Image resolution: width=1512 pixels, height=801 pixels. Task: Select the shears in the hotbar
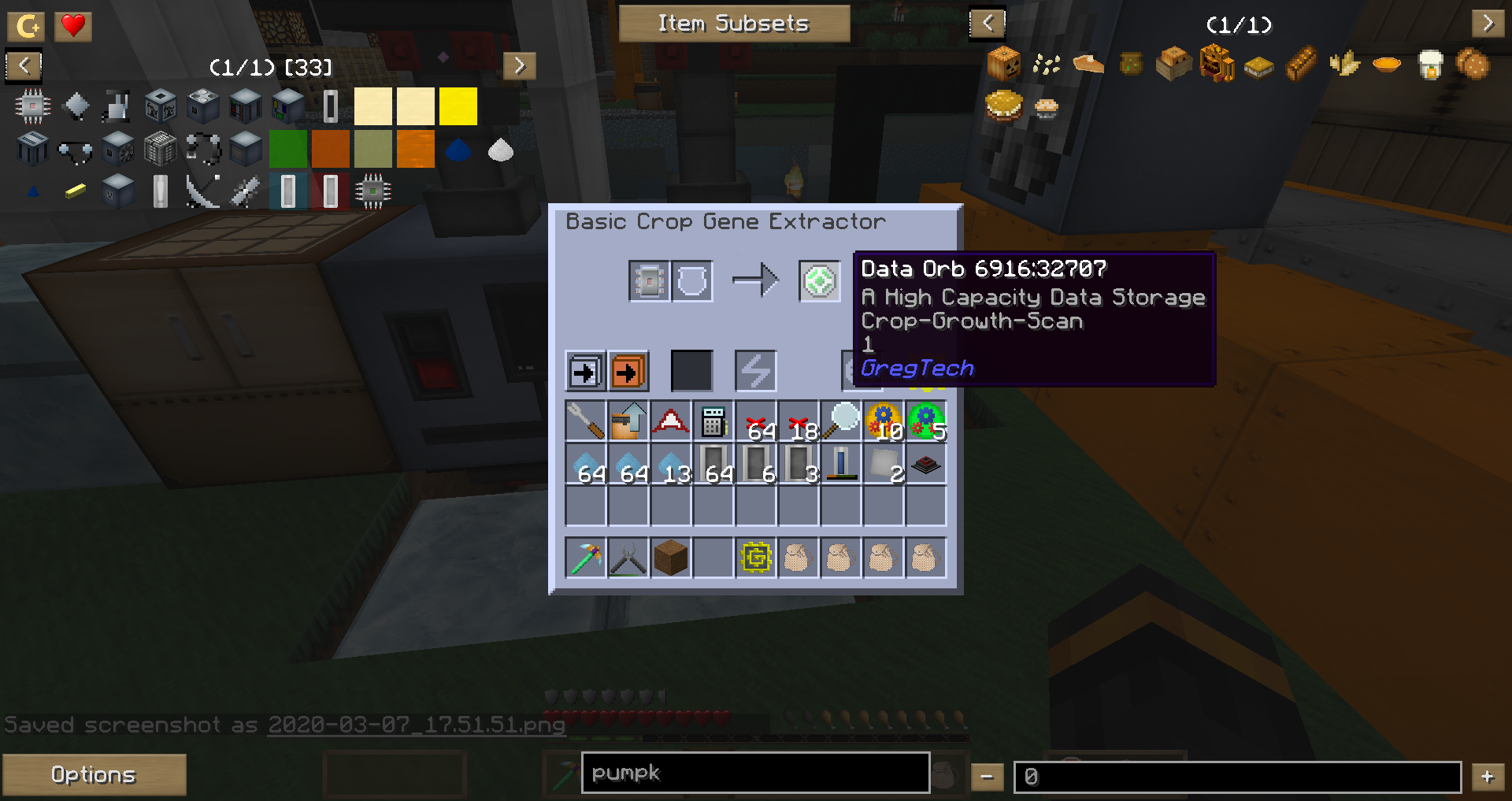pyautogui.click(x=628, y=558)
